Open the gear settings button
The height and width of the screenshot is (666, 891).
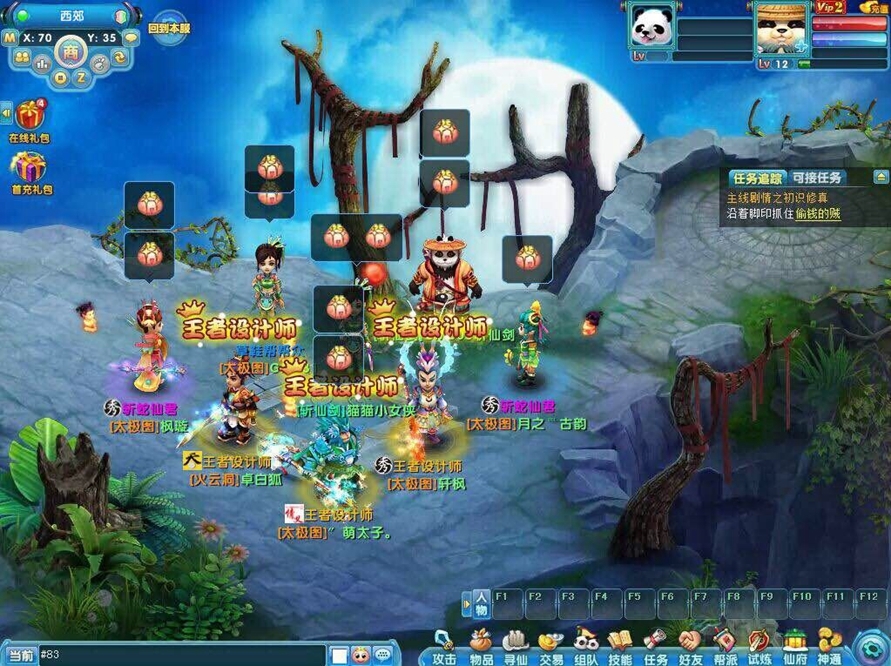[870, 643]
